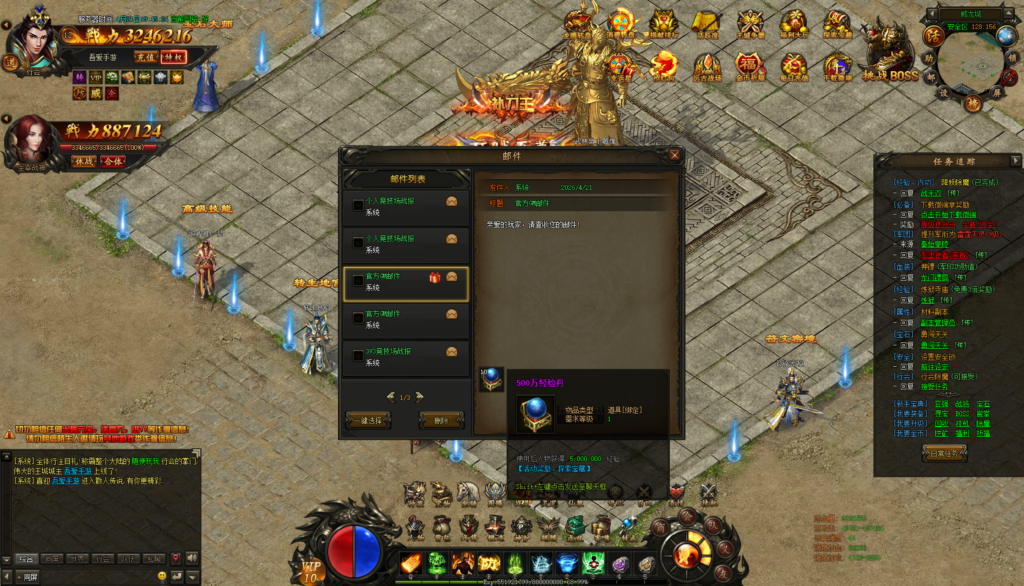Go to the previous mail page arrow
The width and height of the screenshot is (1024, 586).
tap(390, 397)
